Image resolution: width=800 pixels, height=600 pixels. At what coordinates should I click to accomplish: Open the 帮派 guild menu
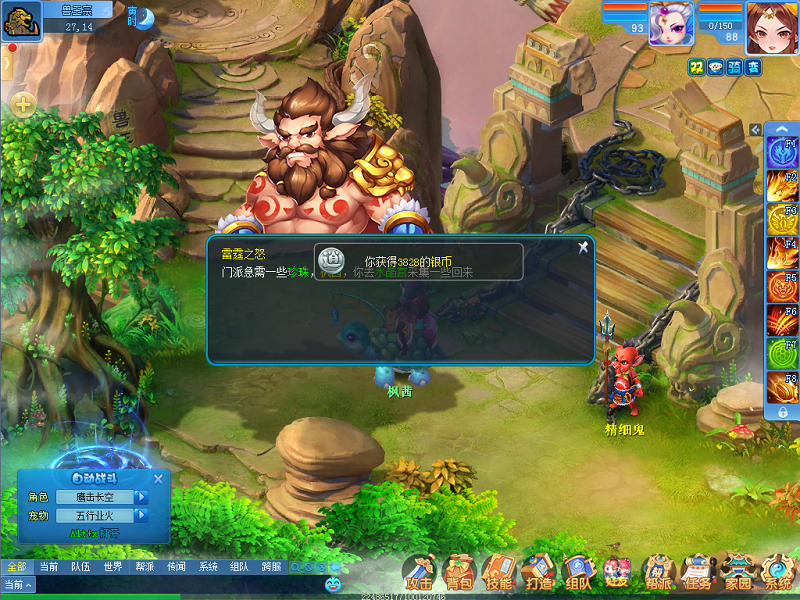[658, 572]
